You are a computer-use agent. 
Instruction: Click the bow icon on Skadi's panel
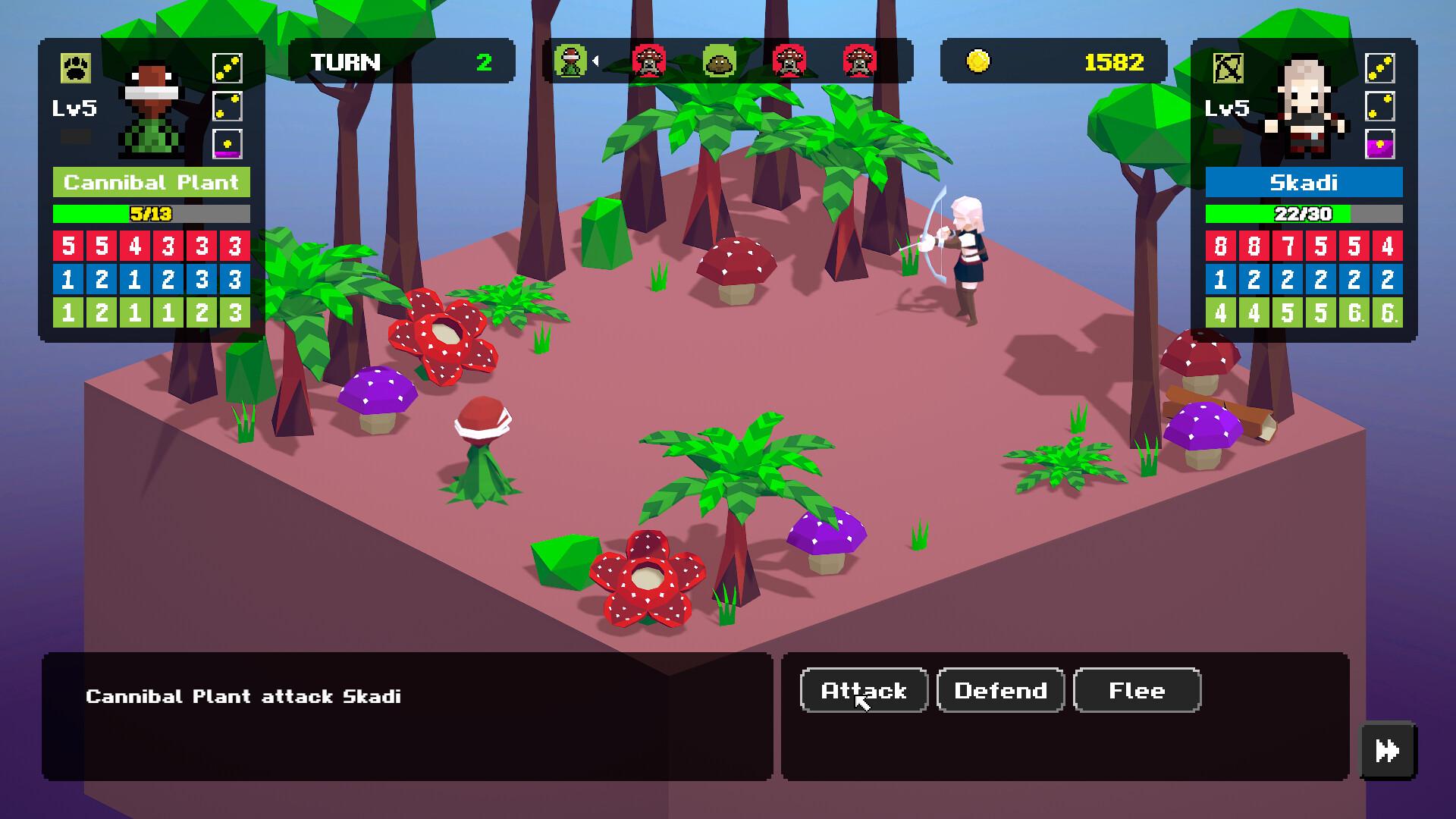1228,69
